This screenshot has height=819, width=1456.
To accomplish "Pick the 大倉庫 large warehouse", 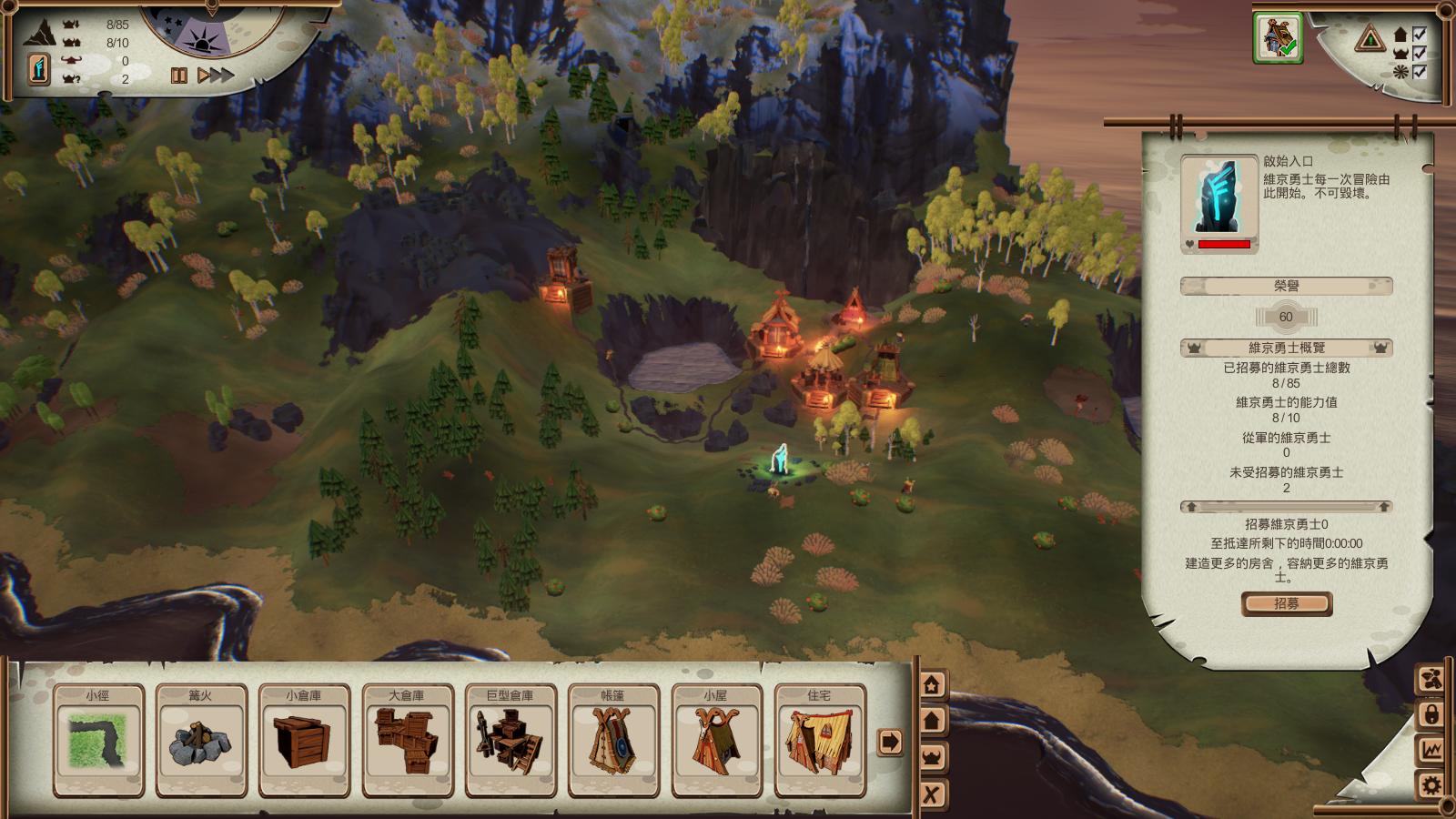I will pyautogui.click(x=407, y=740).
